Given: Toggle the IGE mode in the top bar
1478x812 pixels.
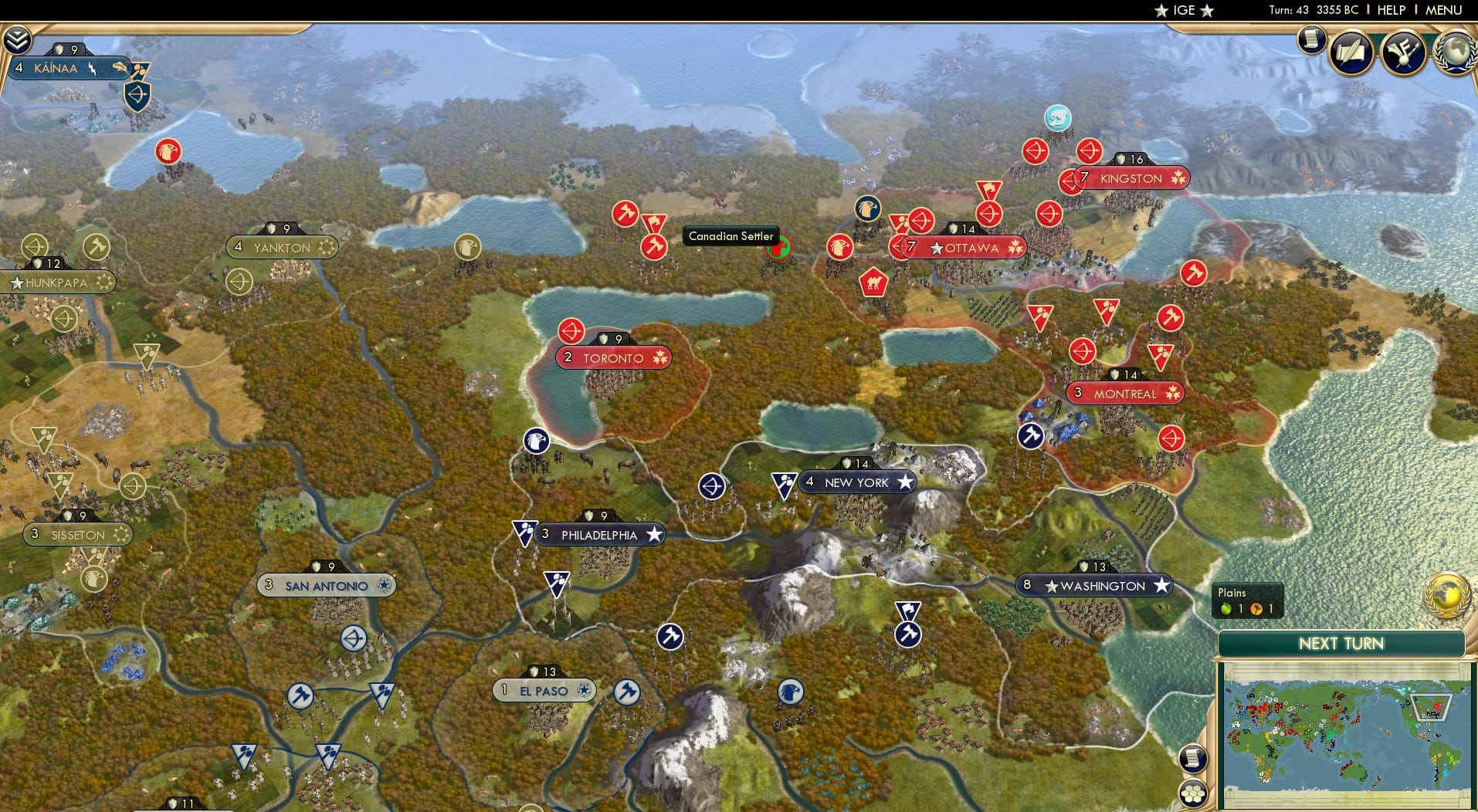Looking at the screenshot, I should coord(1185,10).
